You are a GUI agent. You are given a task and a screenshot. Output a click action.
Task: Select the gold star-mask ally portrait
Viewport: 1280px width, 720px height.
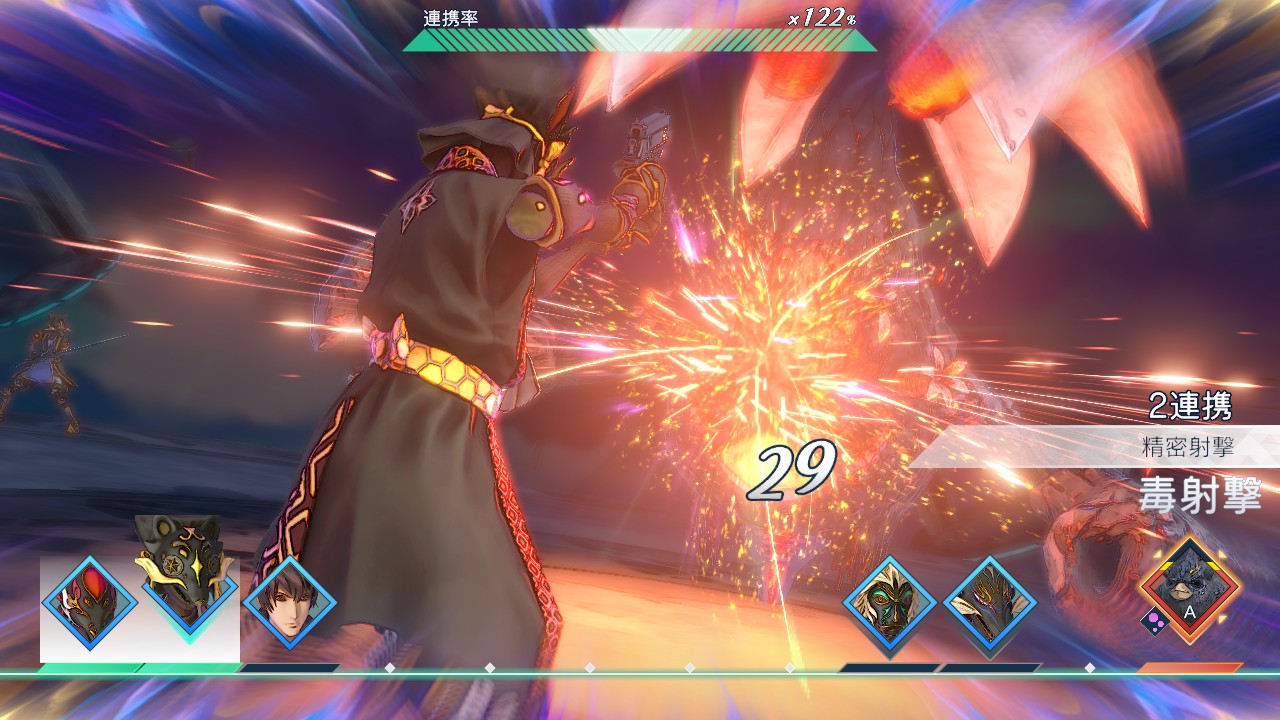coord(188,575)
